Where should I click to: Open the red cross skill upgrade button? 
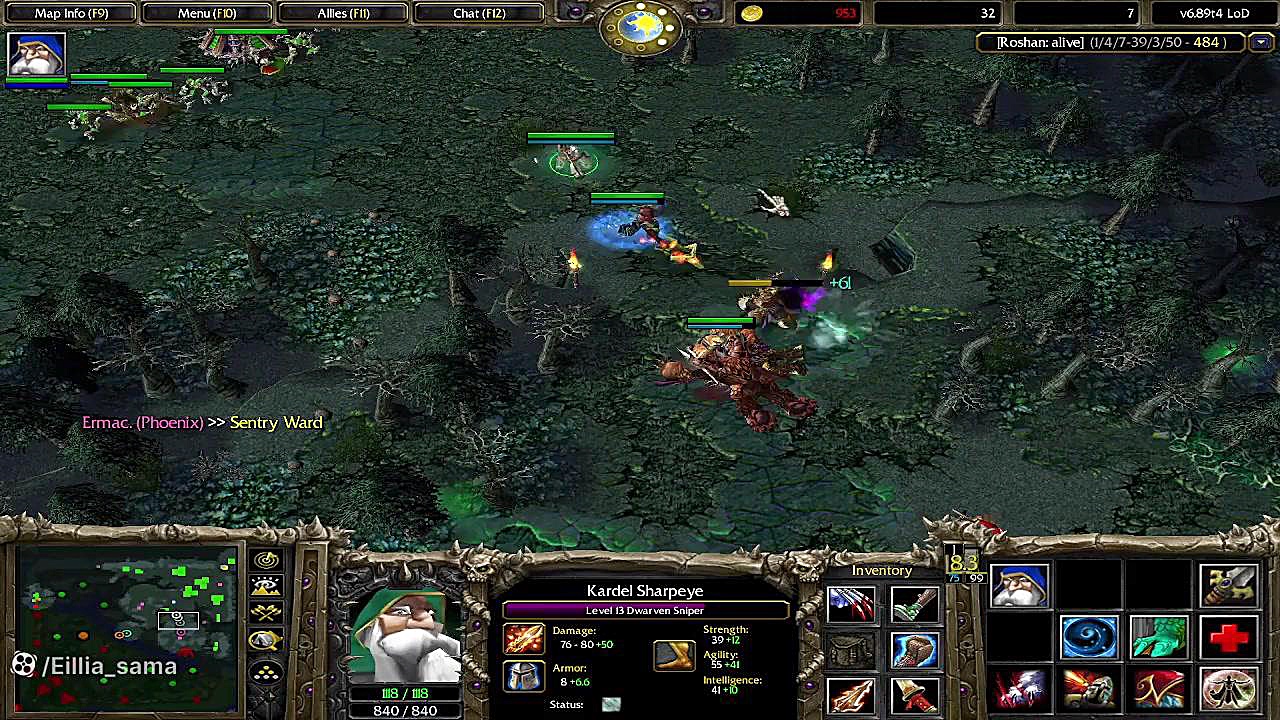(1229, 638)
